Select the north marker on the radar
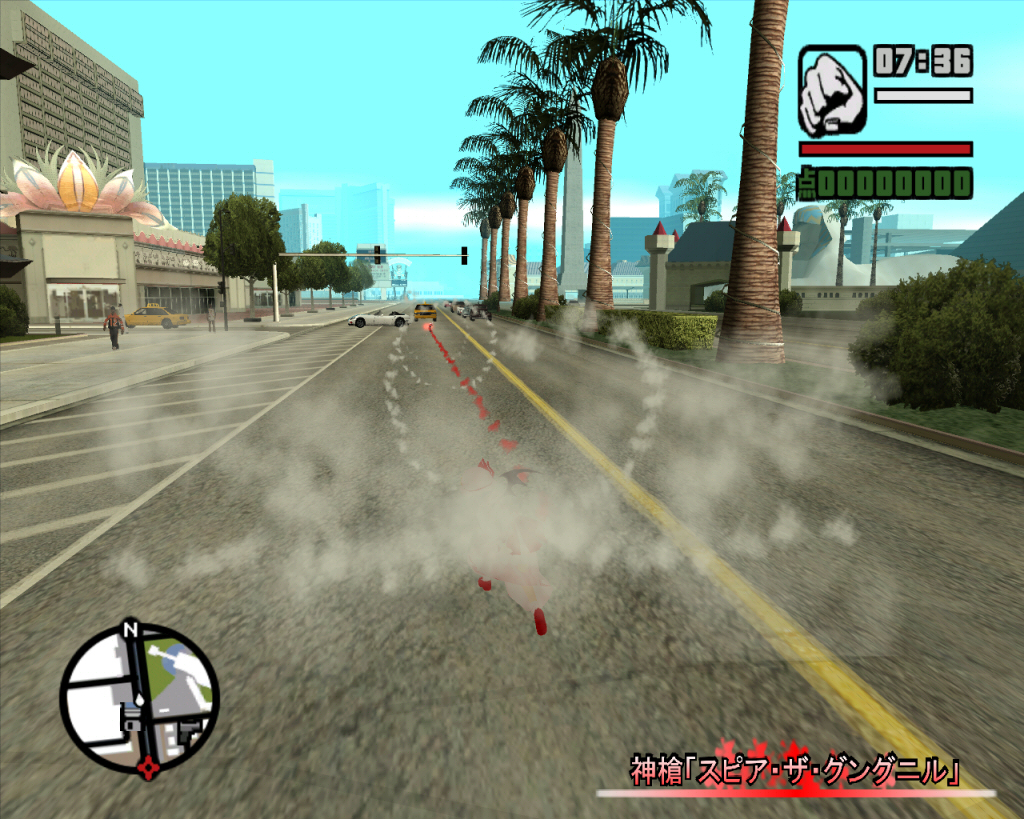 click(x=129, y=629)
